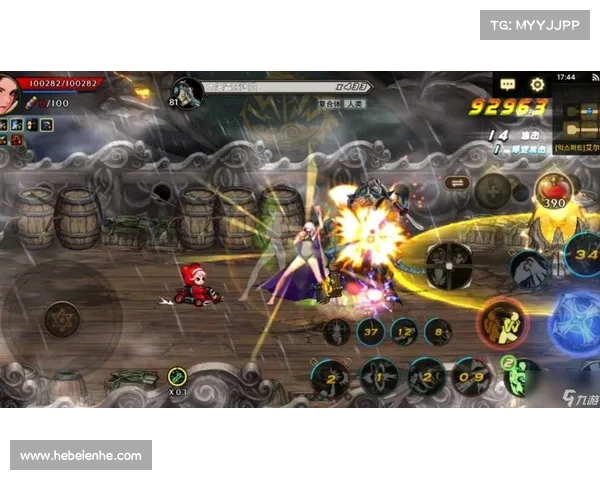Open the chat speech bubble
Screen dimensions: 600x480
(x=508, y=85)
